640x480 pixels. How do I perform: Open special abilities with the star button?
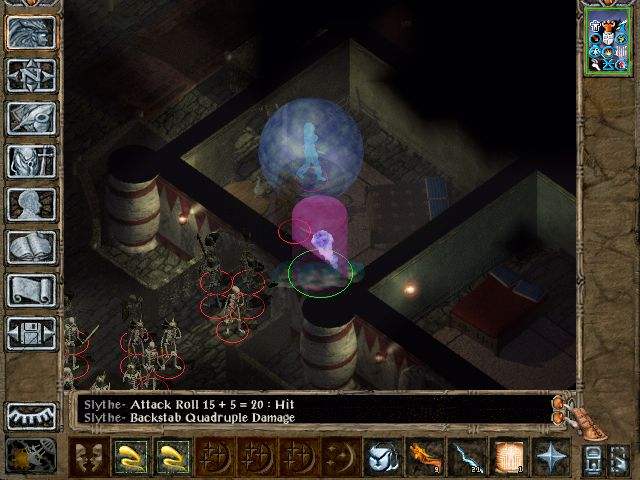coord(551,458)
